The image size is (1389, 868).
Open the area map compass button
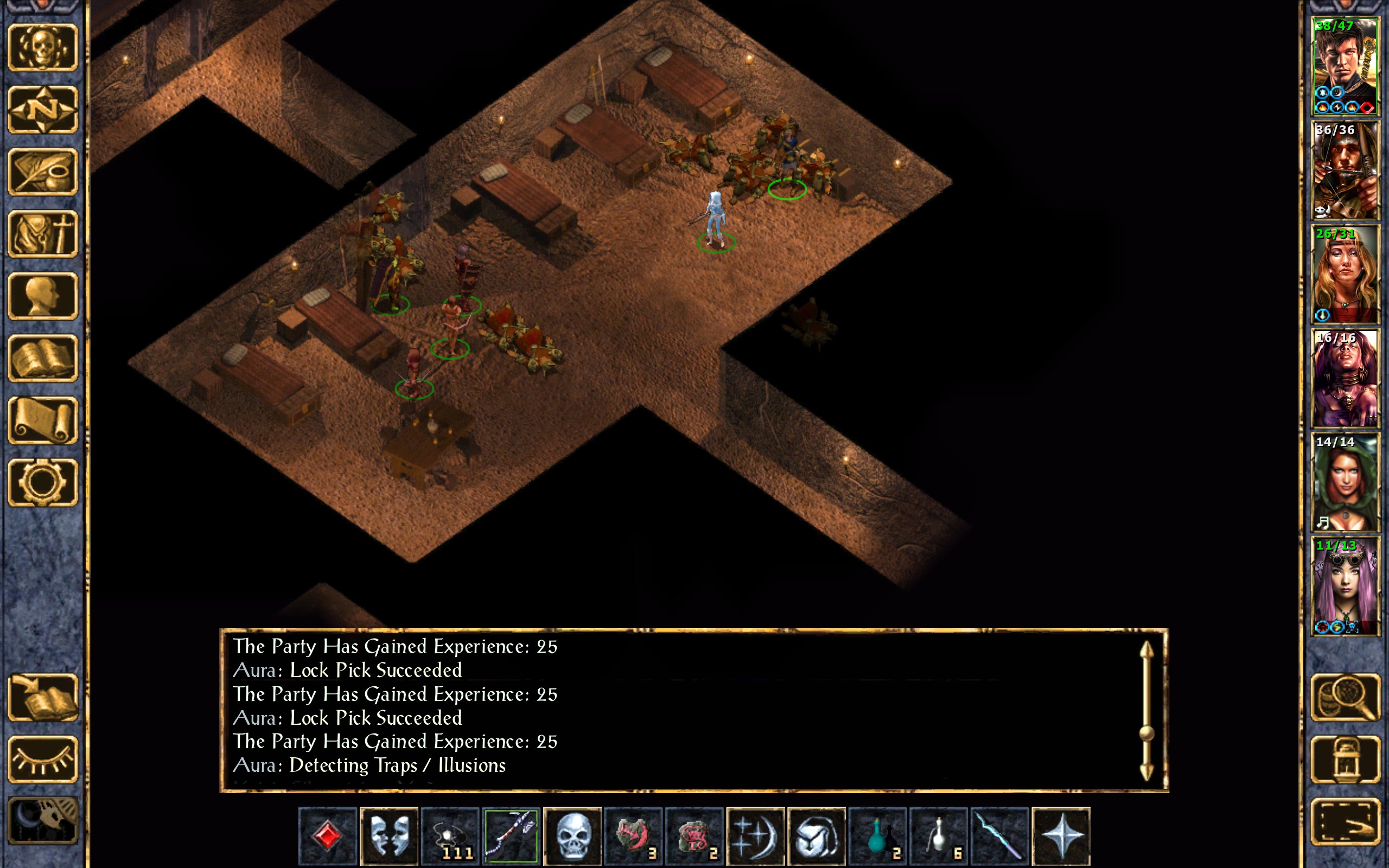tap(43, 110)
